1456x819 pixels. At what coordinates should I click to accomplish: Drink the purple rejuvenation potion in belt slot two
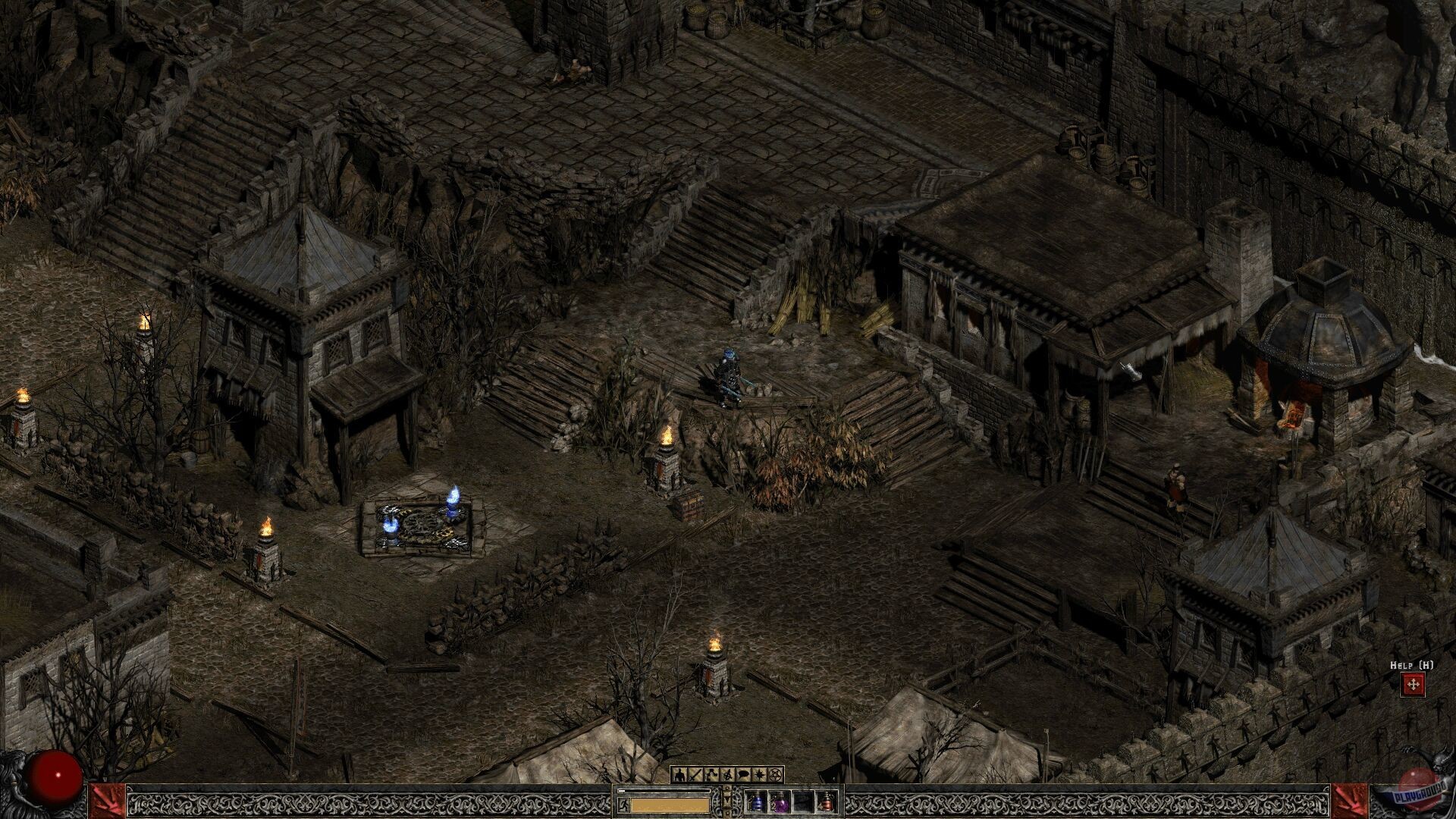tap(779, 802)
